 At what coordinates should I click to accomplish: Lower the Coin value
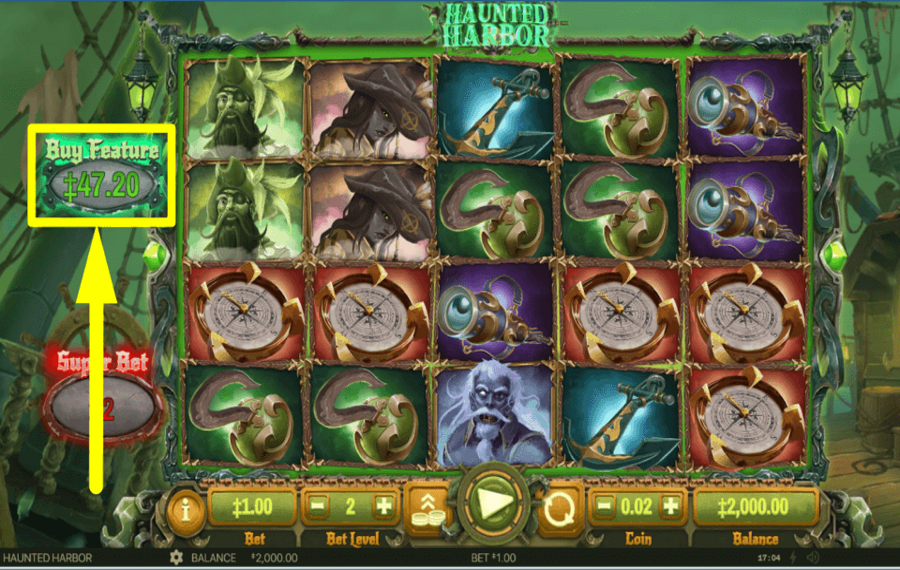[x=604, y=507]
